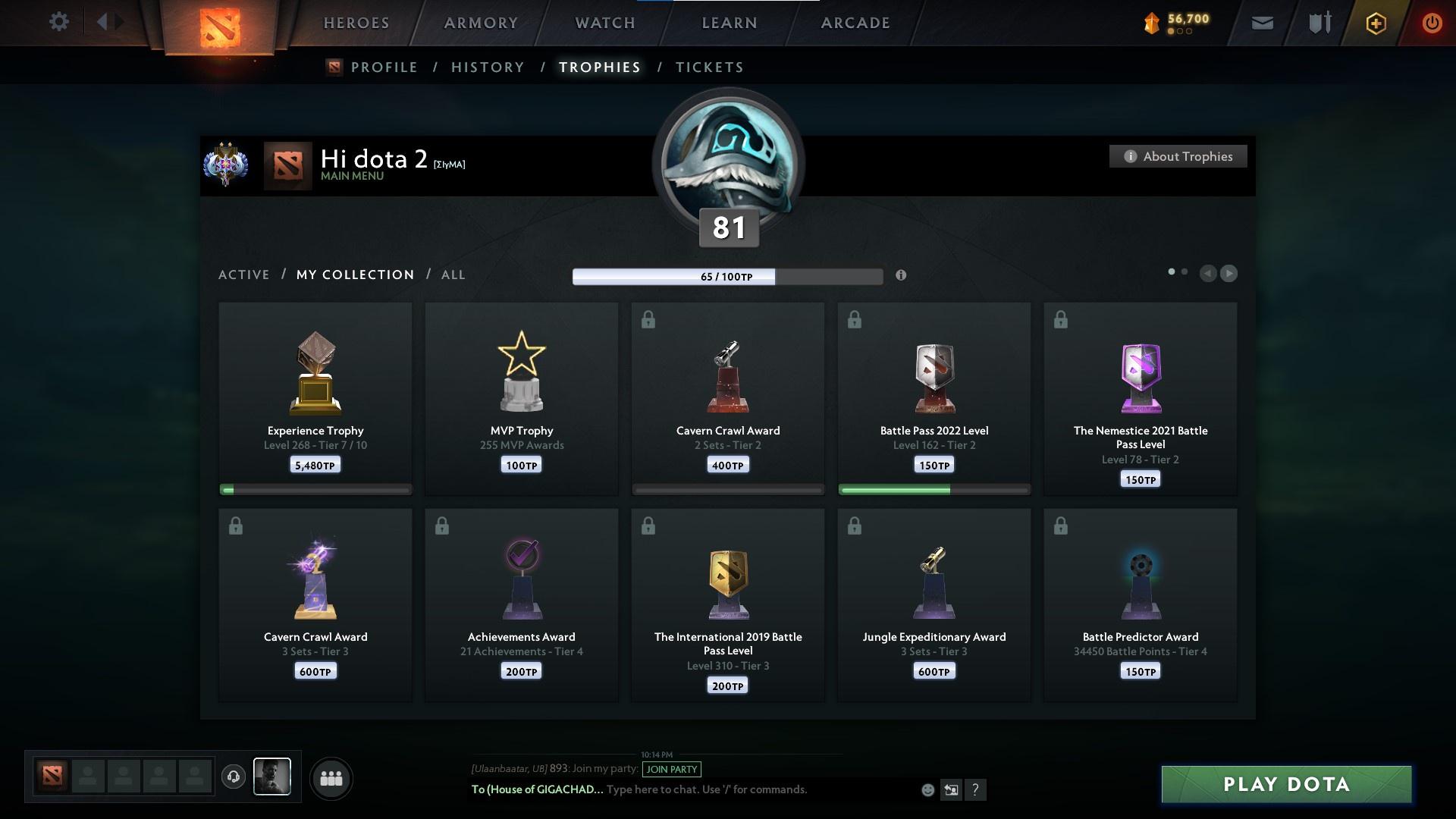Click the trophy info circle beside progress bar
Image resolution: width=1456 pixels, height=819 pixels.
click(902, 276)
